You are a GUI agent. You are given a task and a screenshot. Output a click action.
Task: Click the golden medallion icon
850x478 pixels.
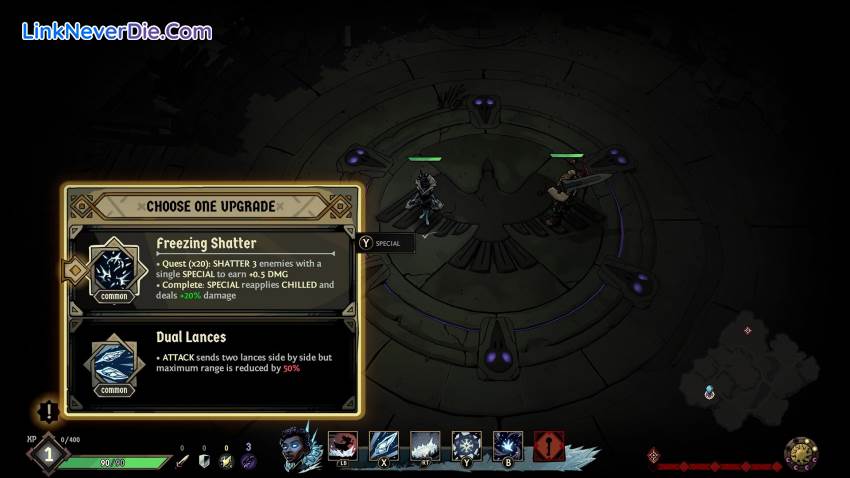(801, 454)
